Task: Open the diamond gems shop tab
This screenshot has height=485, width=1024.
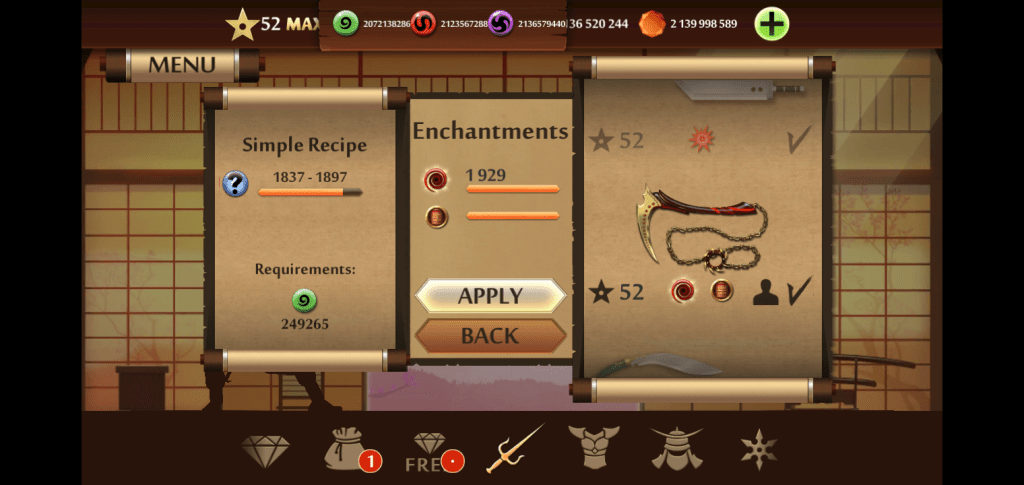Action: (x=264, y=451)
